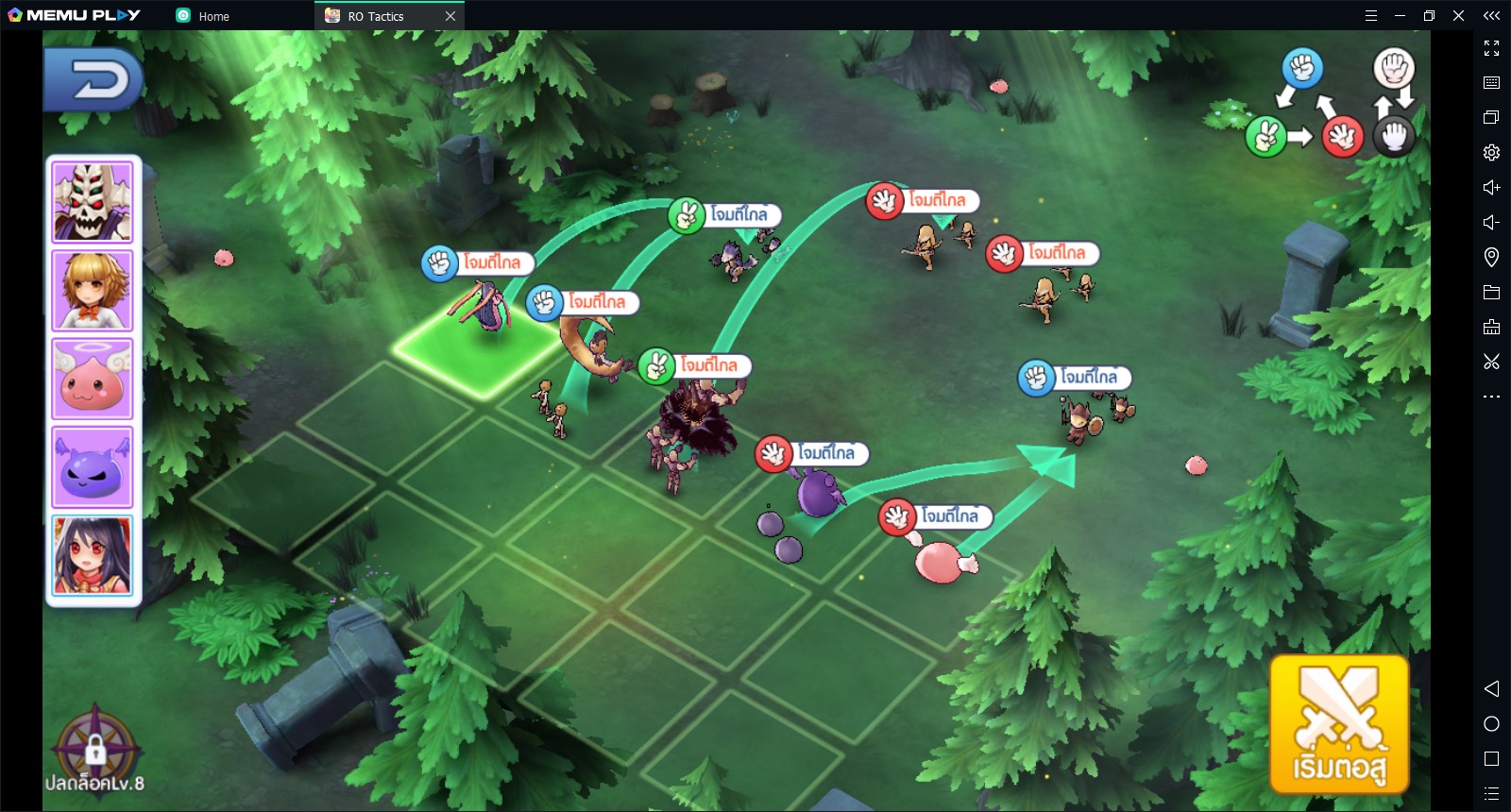
Task: Open the hamburger menu near window controls
Action: pyautogui.click(x=1371, y=15)
